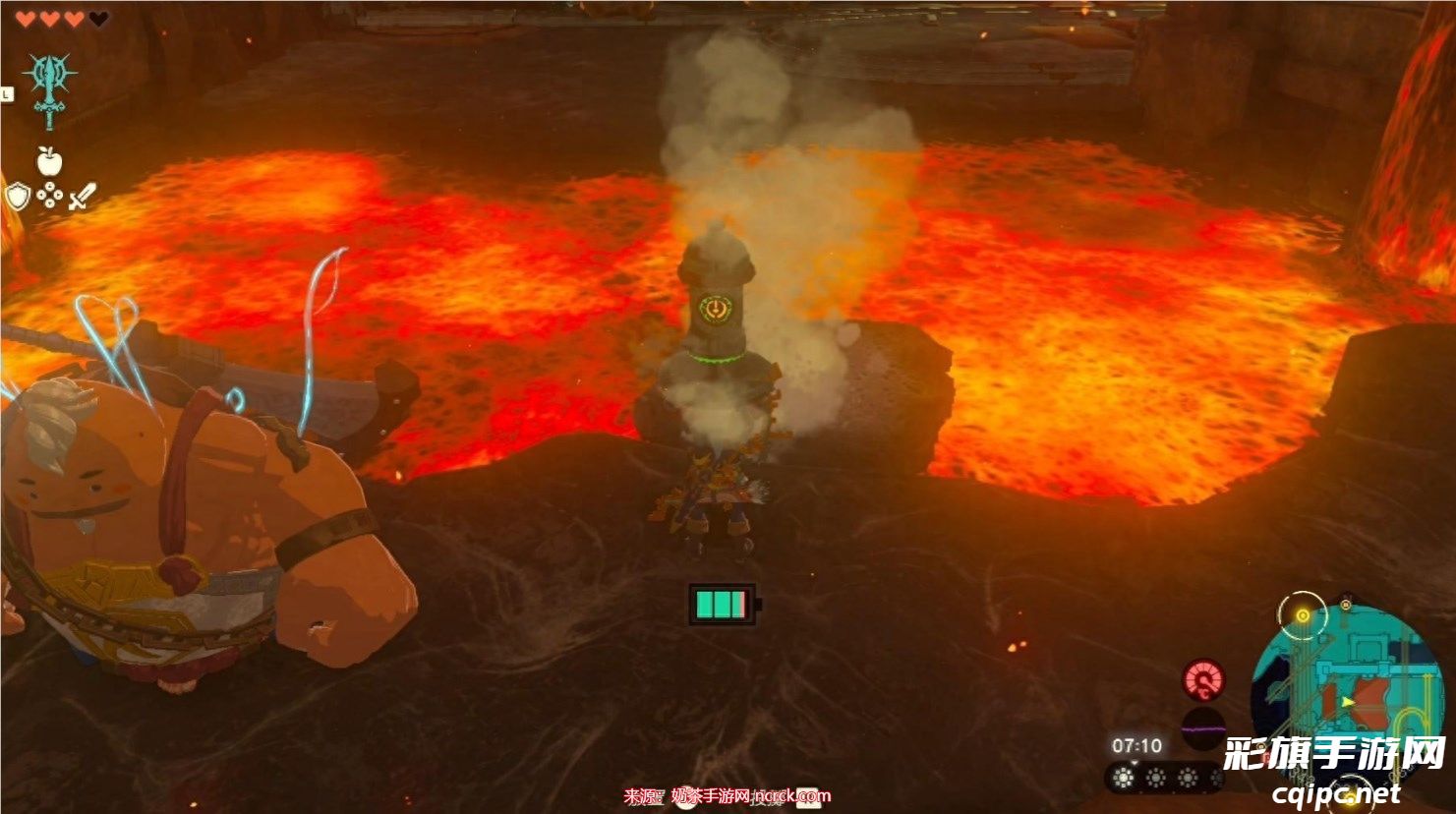Click the yellow objective marker on minimap
This screenshot has width=1456, height=814.
[1303, 616]
